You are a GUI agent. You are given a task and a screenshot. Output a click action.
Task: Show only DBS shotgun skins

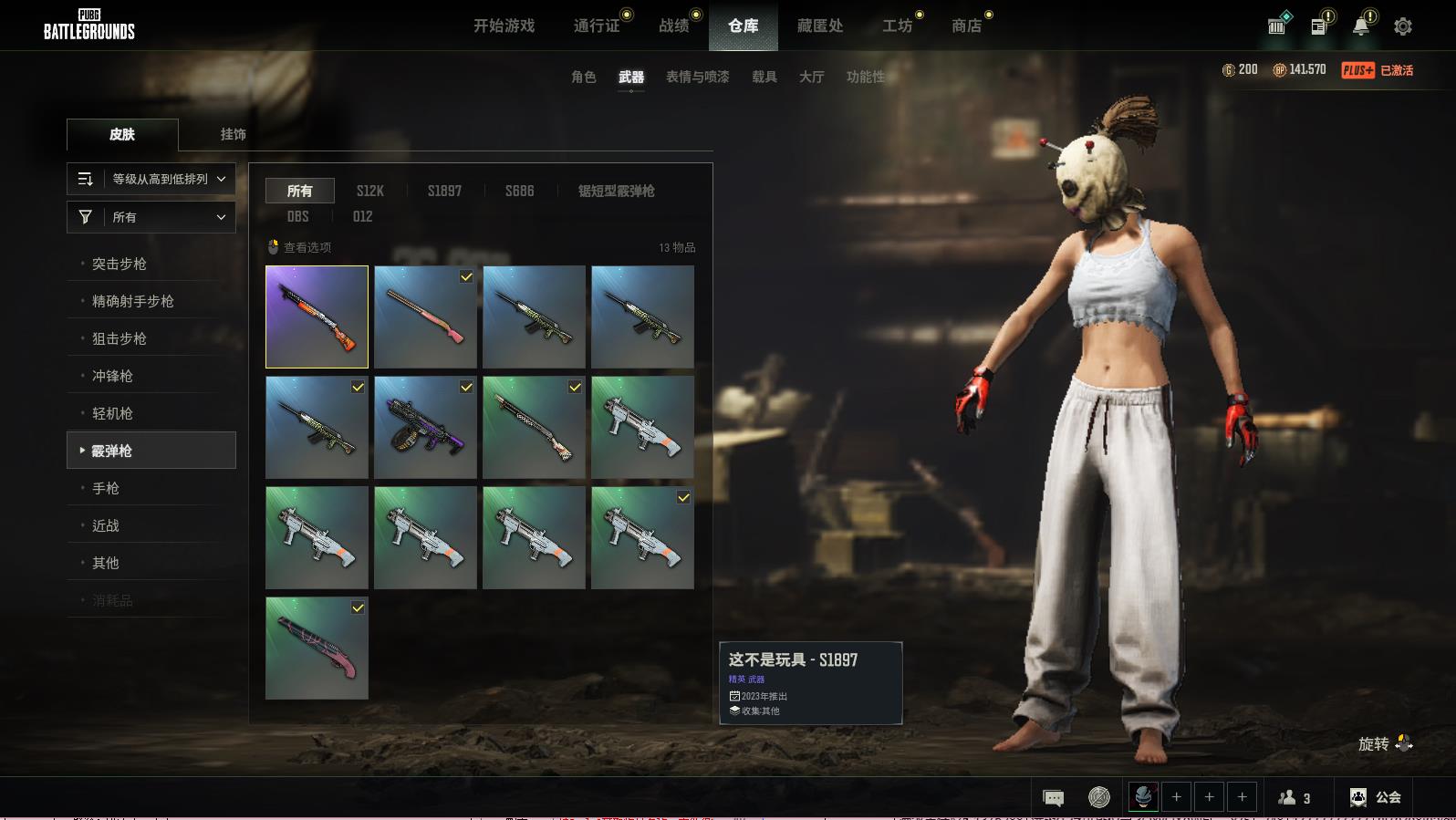point(297,216)
